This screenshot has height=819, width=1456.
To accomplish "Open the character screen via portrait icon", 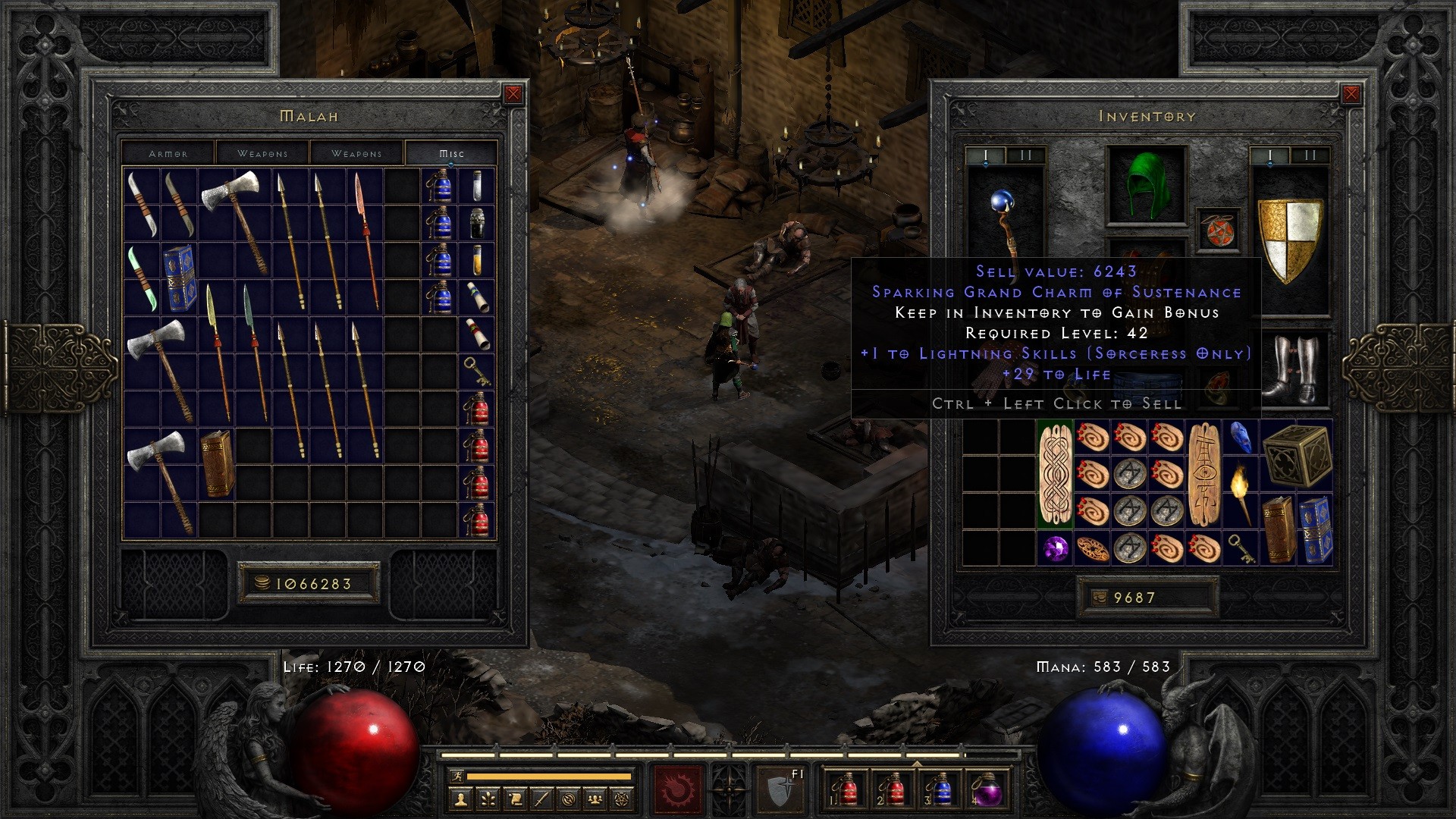I will [x=460, y=800].
